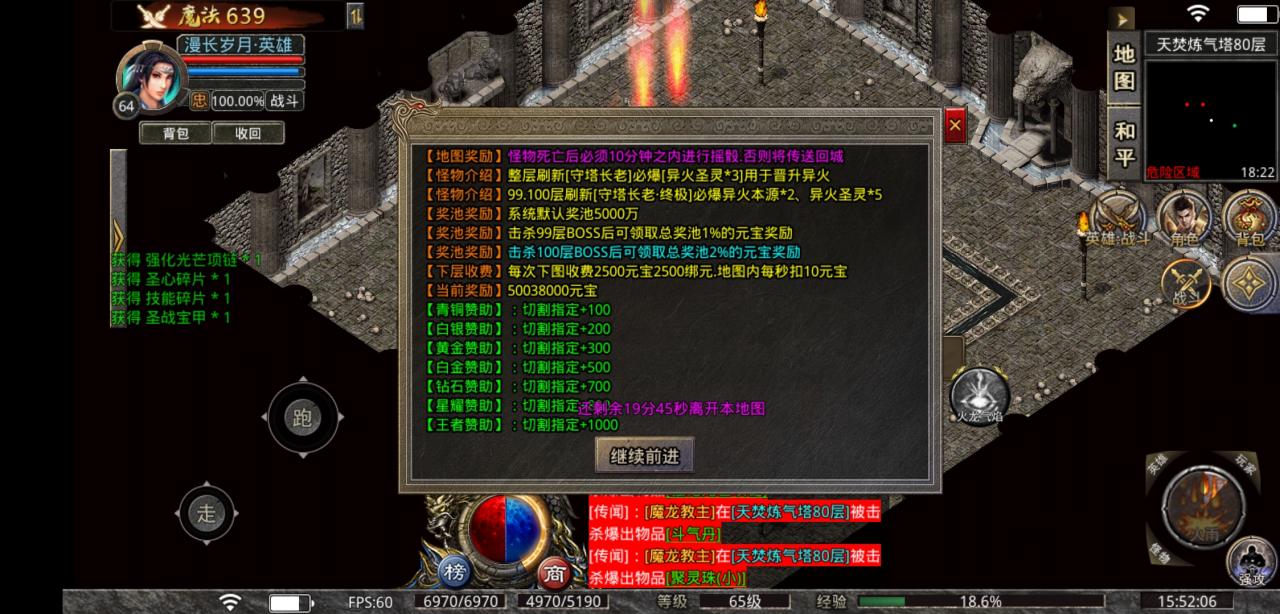
Task: Open the 地图 map tab
Action: click(x=1124, y=67)
